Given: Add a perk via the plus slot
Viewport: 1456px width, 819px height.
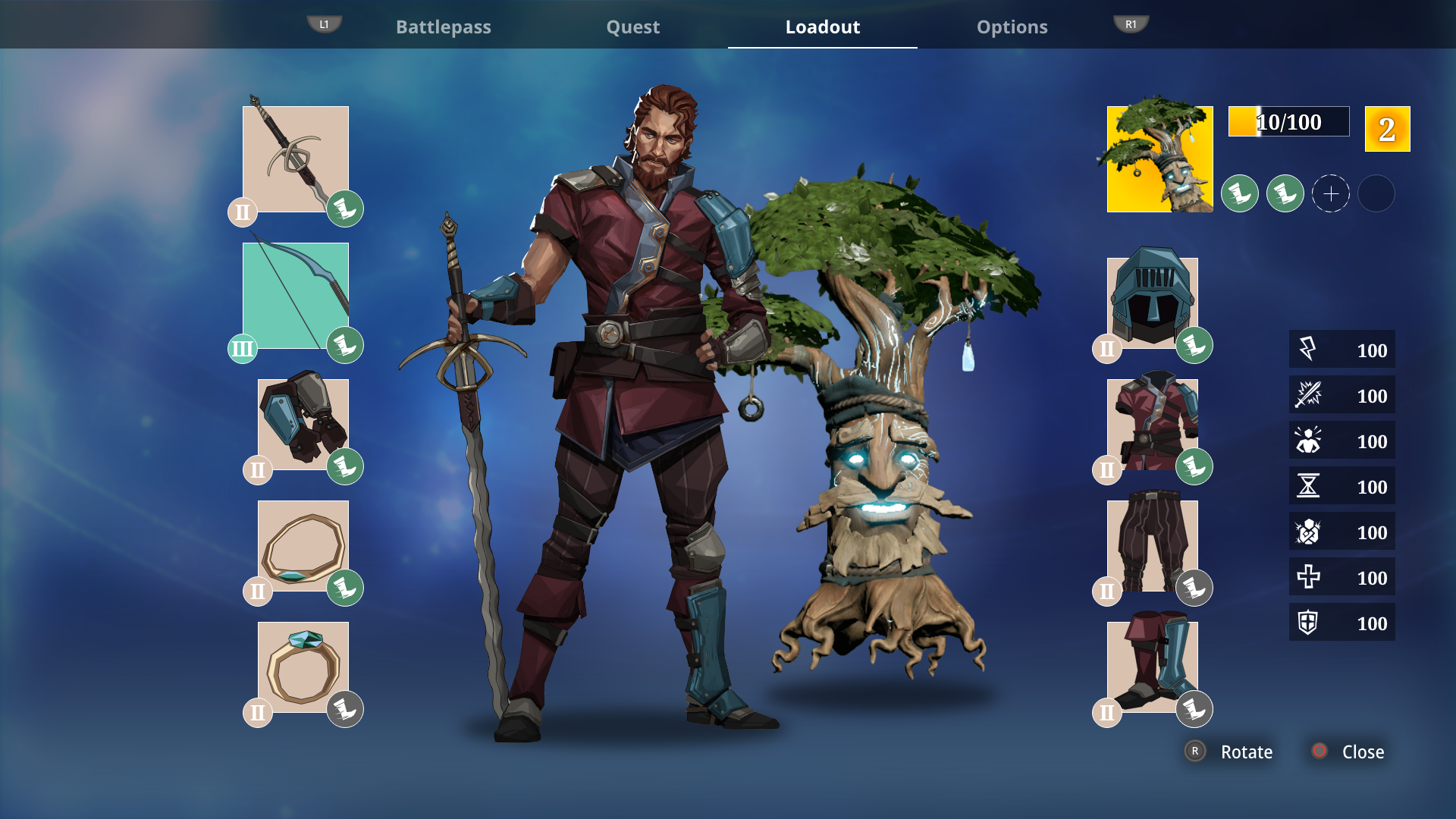Looking at the screenshot, I should click(1331, 194).
